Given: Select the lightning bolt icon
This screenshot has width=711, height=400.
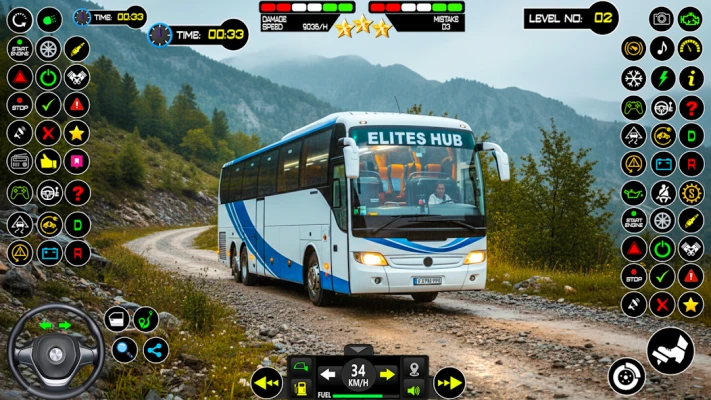Looking at the screenshot, I should pos(661,78).
